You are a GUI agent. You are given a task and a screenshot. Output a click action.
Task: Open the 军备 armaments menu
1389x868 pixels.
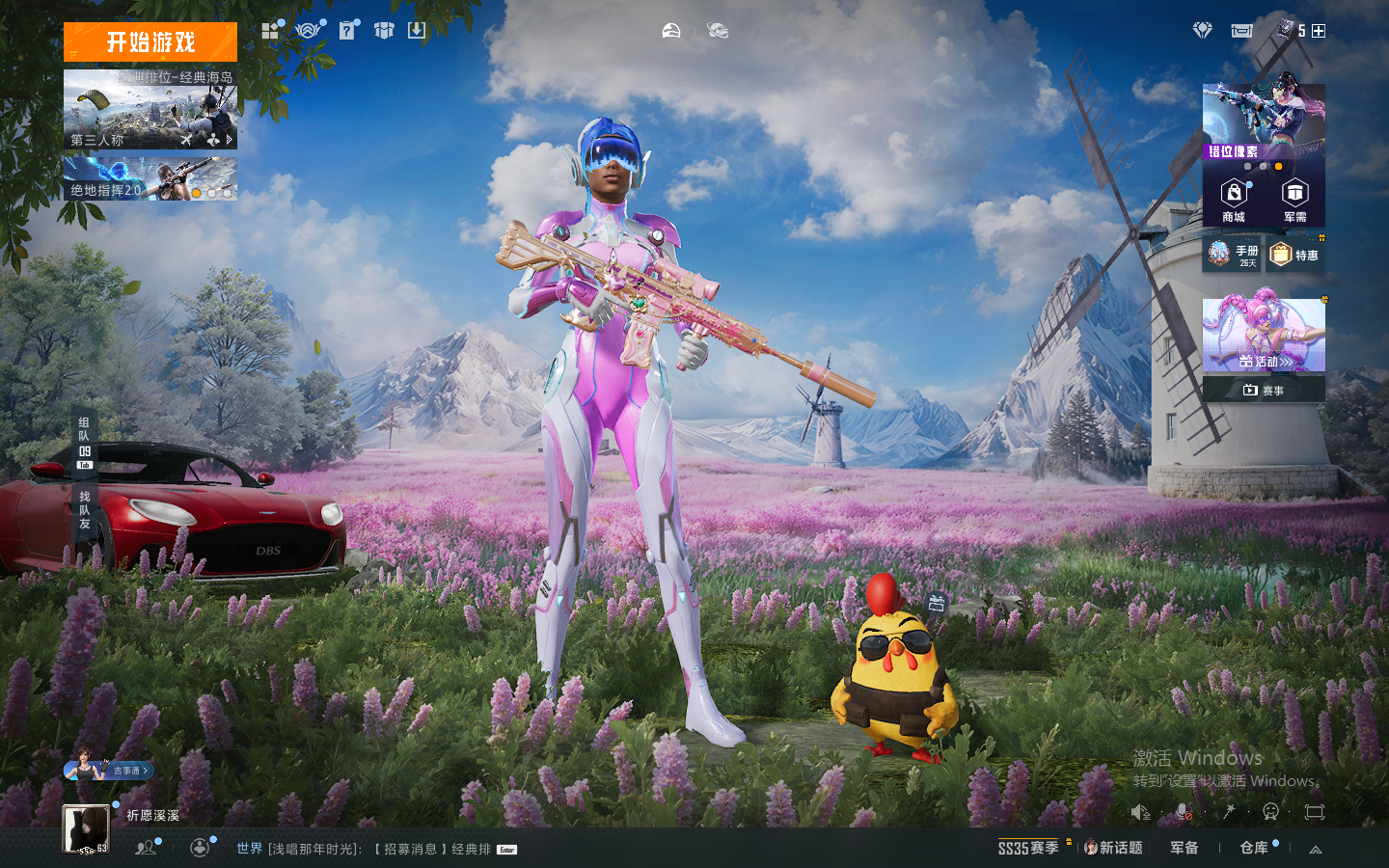(1185, 848)
